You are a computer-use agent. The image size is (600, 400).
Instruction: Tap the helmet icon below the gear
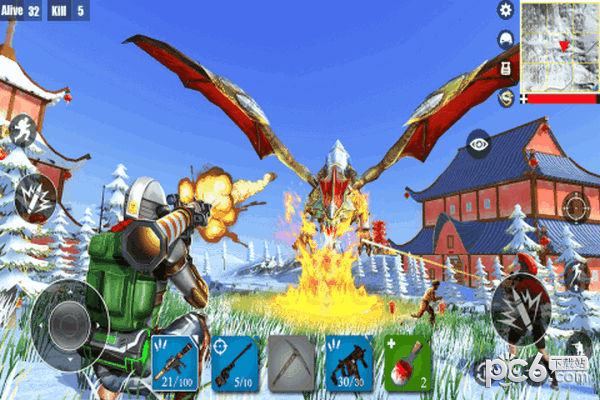click(505, 39)
